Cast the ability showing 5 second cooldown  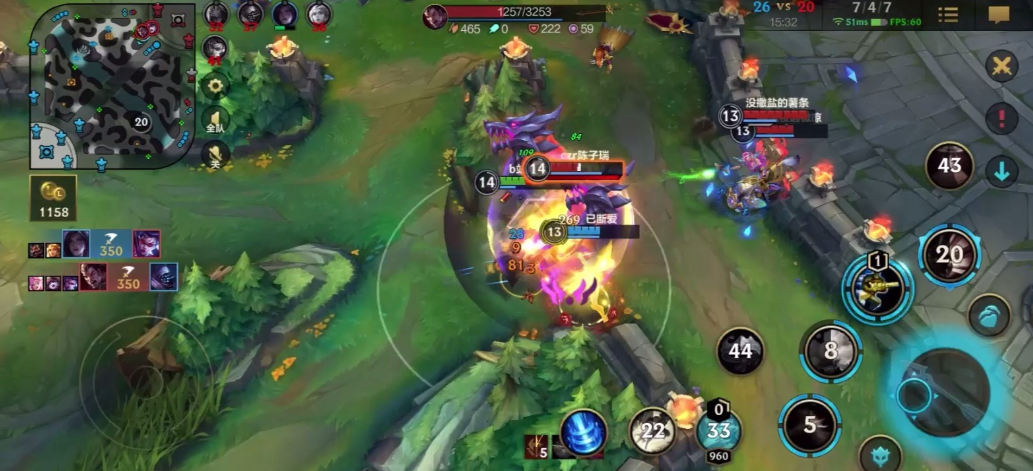pyautogui.click(x=810, y=424)
